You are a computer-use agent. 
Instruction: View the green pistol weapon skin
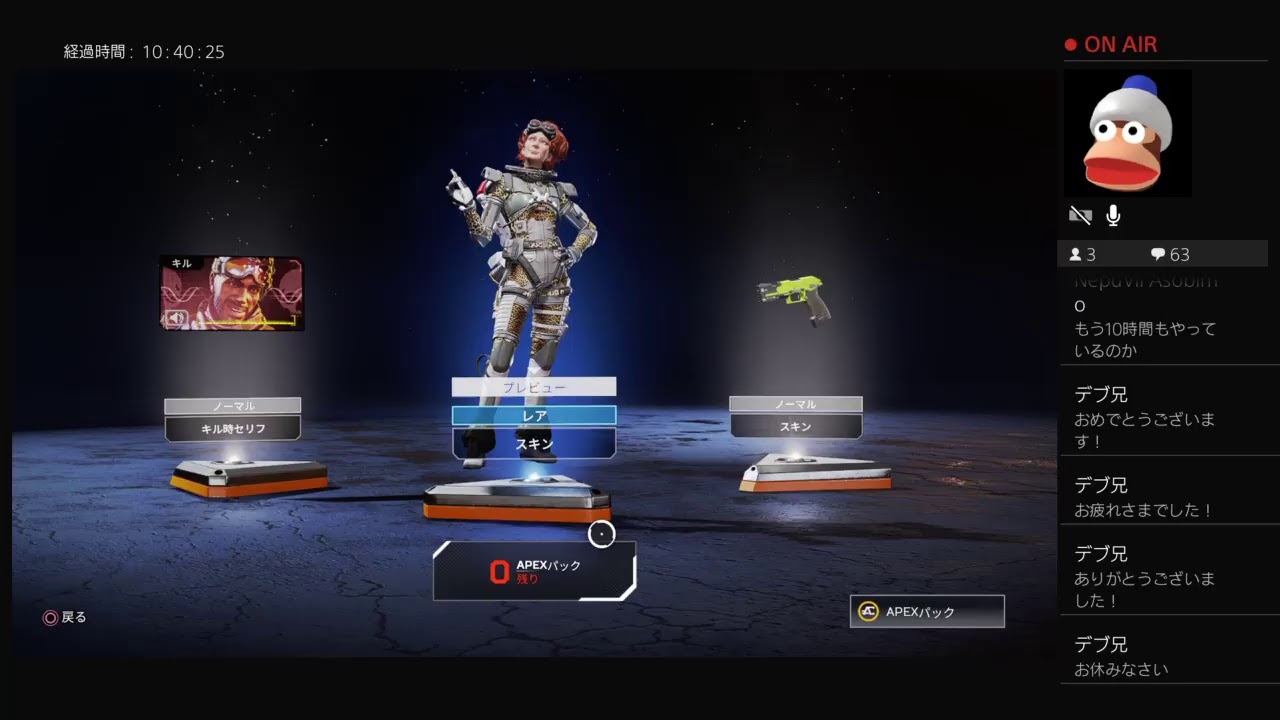pyautogui.click(x=795, y=299)
